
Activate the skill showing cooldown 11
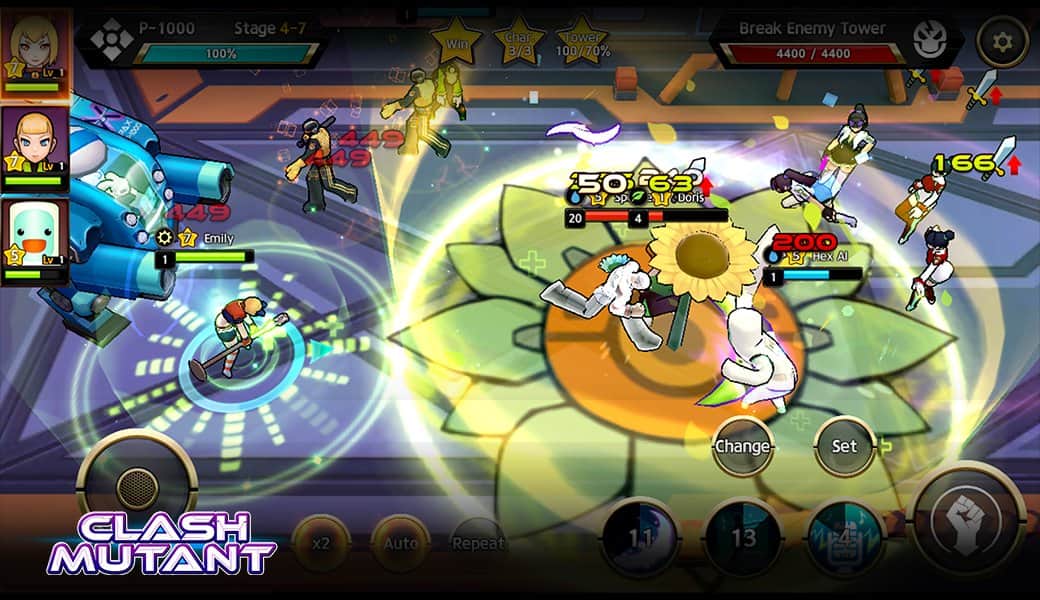[640, 536]
